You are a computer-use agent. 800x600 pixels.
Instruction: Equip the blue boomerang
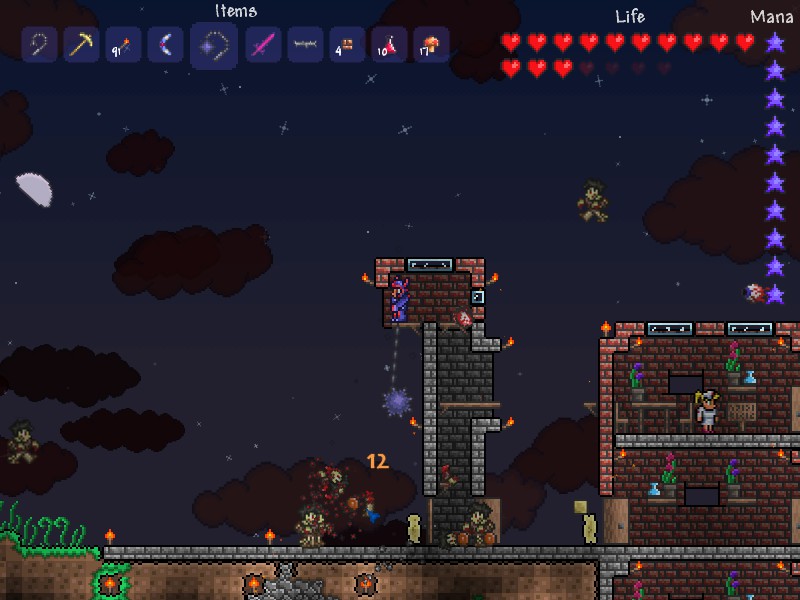[165, 45]
